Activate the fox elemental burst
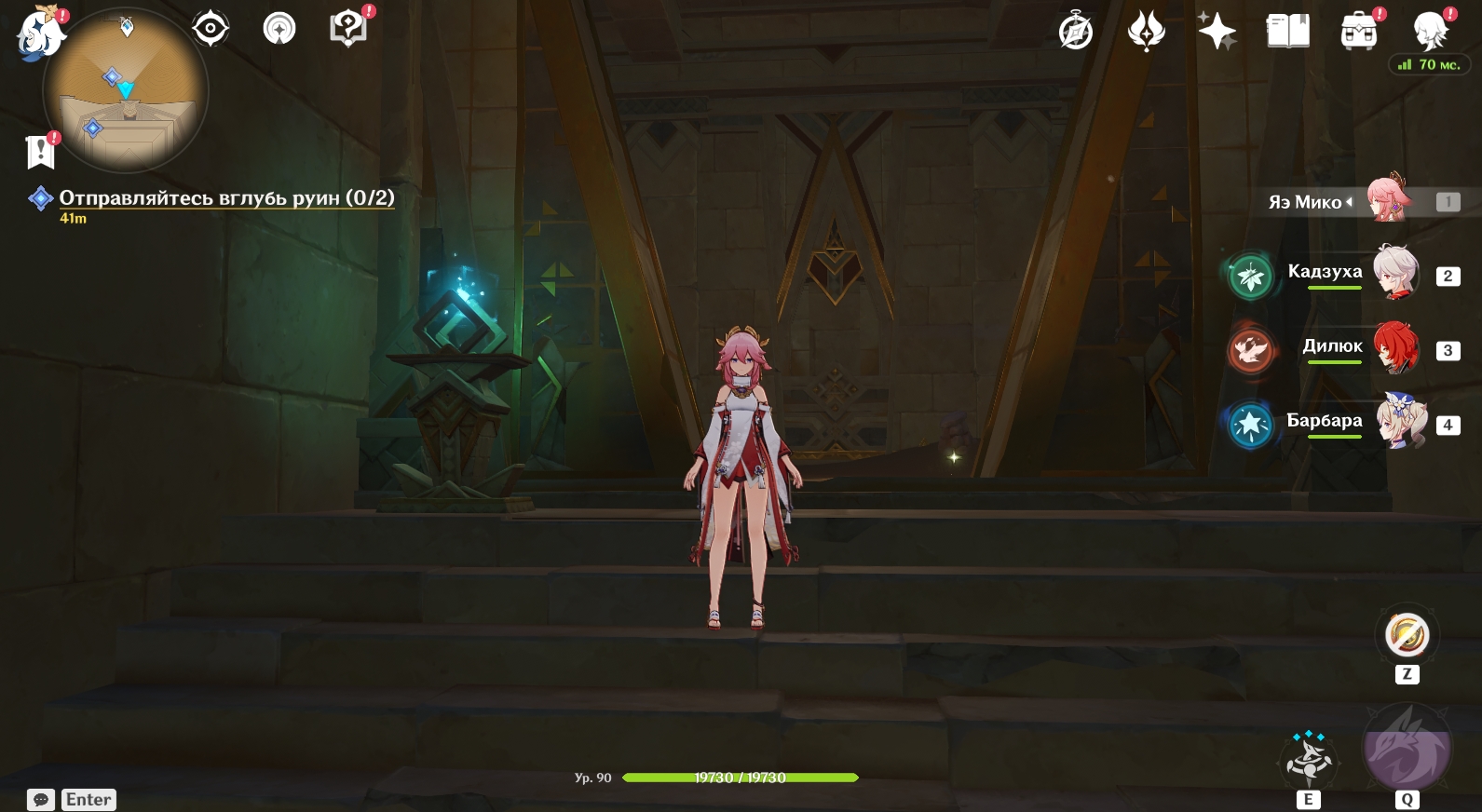Viewport: 1482px width, 812px height. tap(1407, 749)
